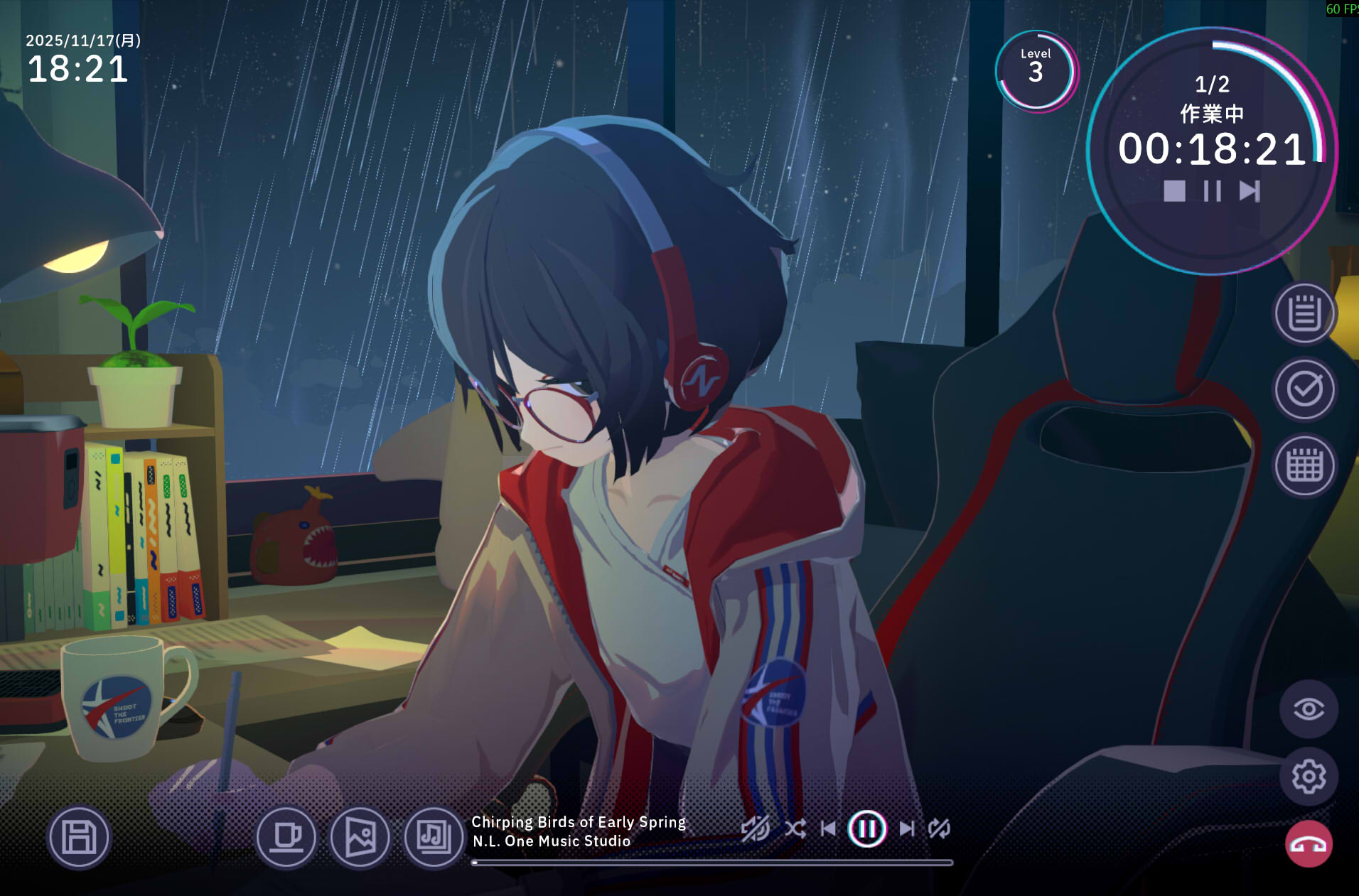
Task: Pause the currently playing song
Action: pyautogui.click(x=867, y=828)
